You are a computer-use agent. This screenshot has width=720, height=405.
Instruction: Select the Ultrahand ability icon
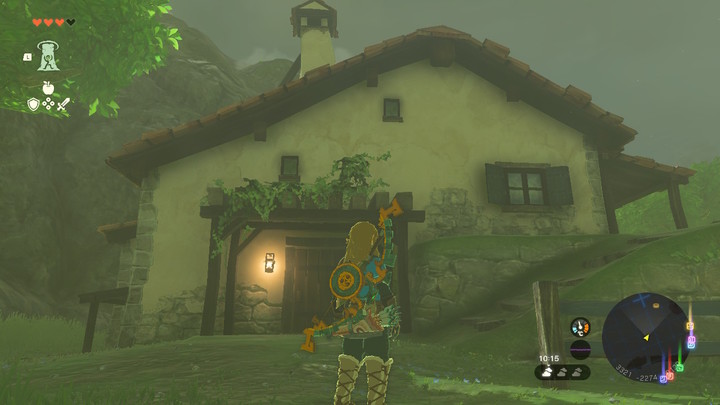(x=47, y=56)
